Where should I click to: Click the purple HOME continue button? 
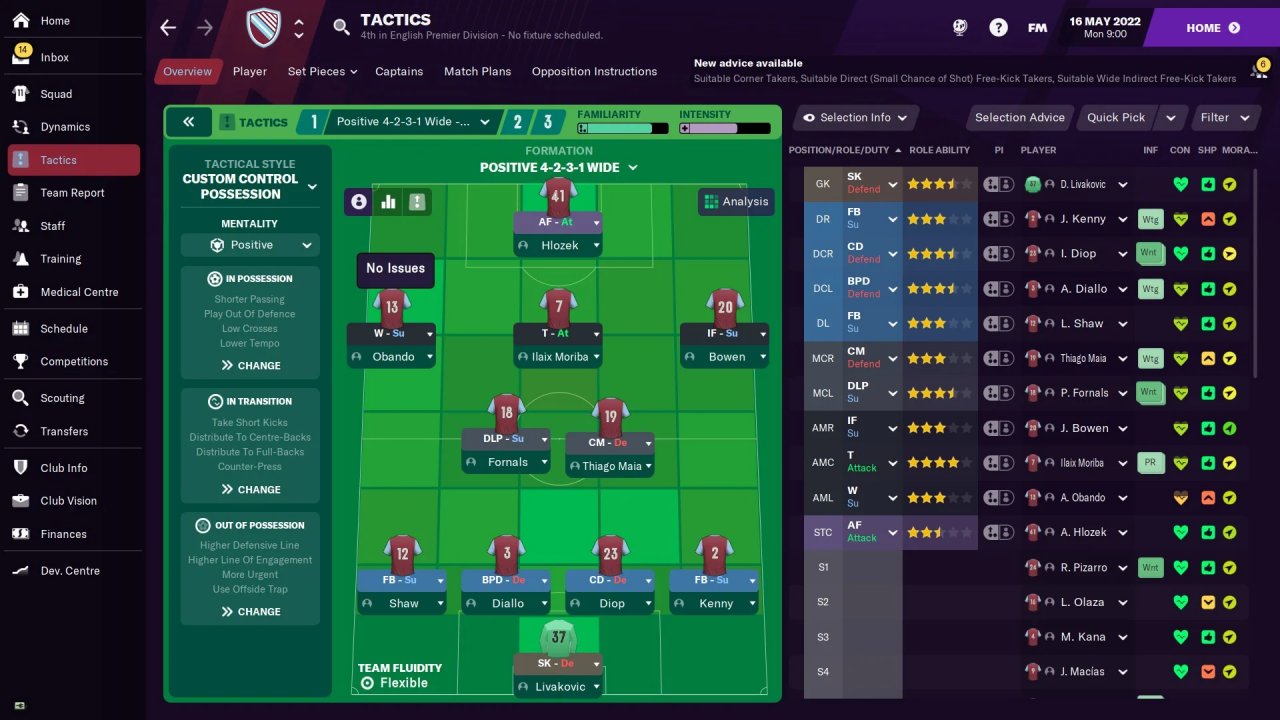point(1212,28)
